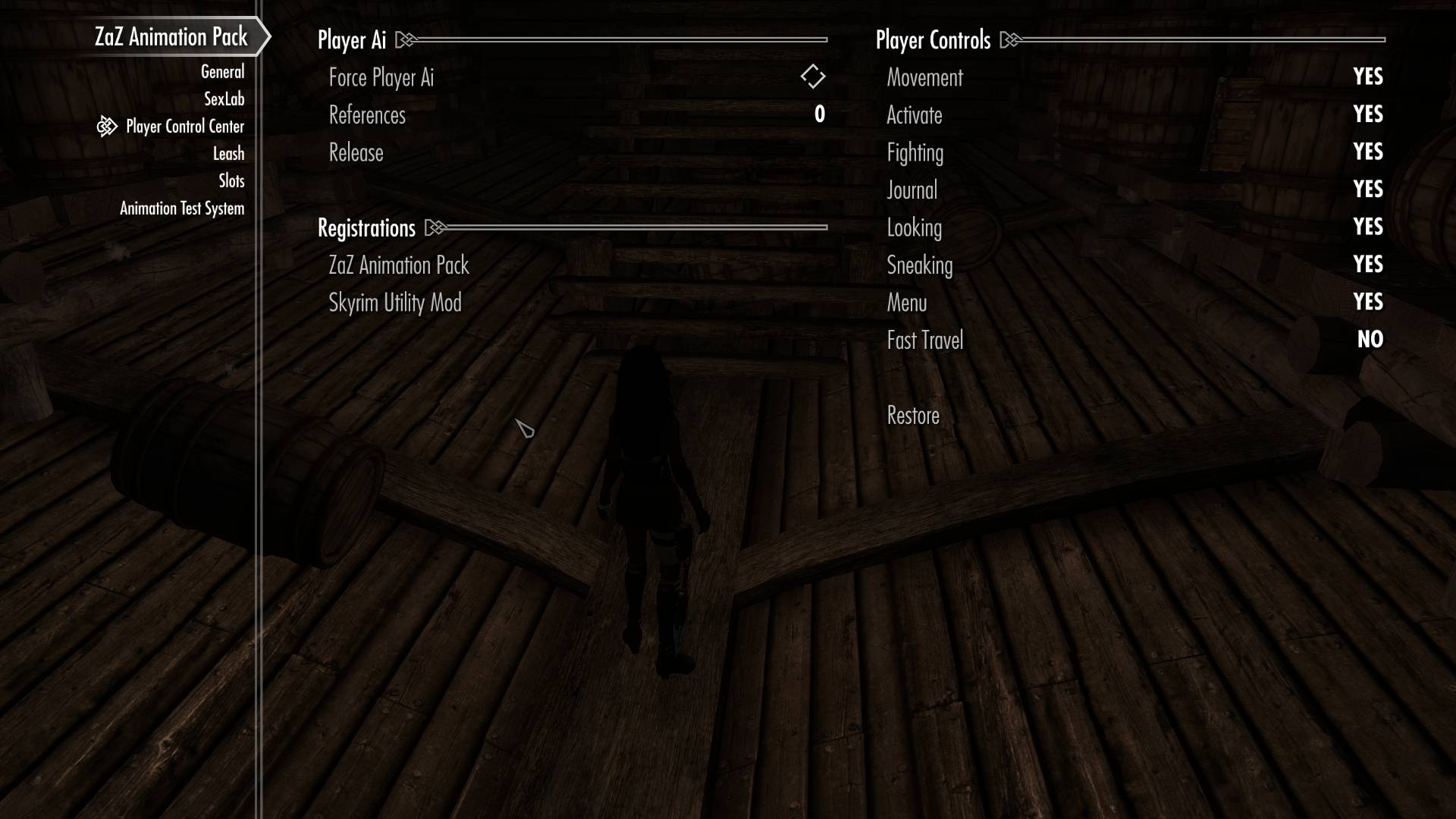Click Release under Player Ai

click(x=356, y=152)
